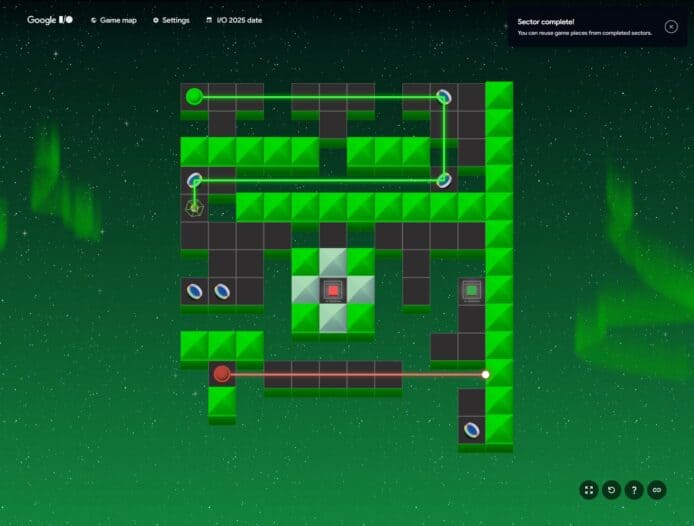Image resolution: width=694 pixels, height=526 pixels.
Task: Open the Game map
Action: (x=113, y=20)
